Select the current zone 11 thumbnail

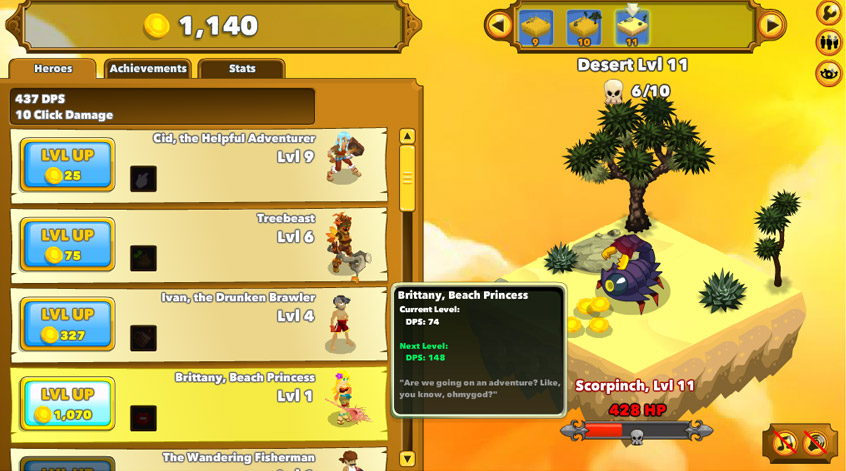632,28
